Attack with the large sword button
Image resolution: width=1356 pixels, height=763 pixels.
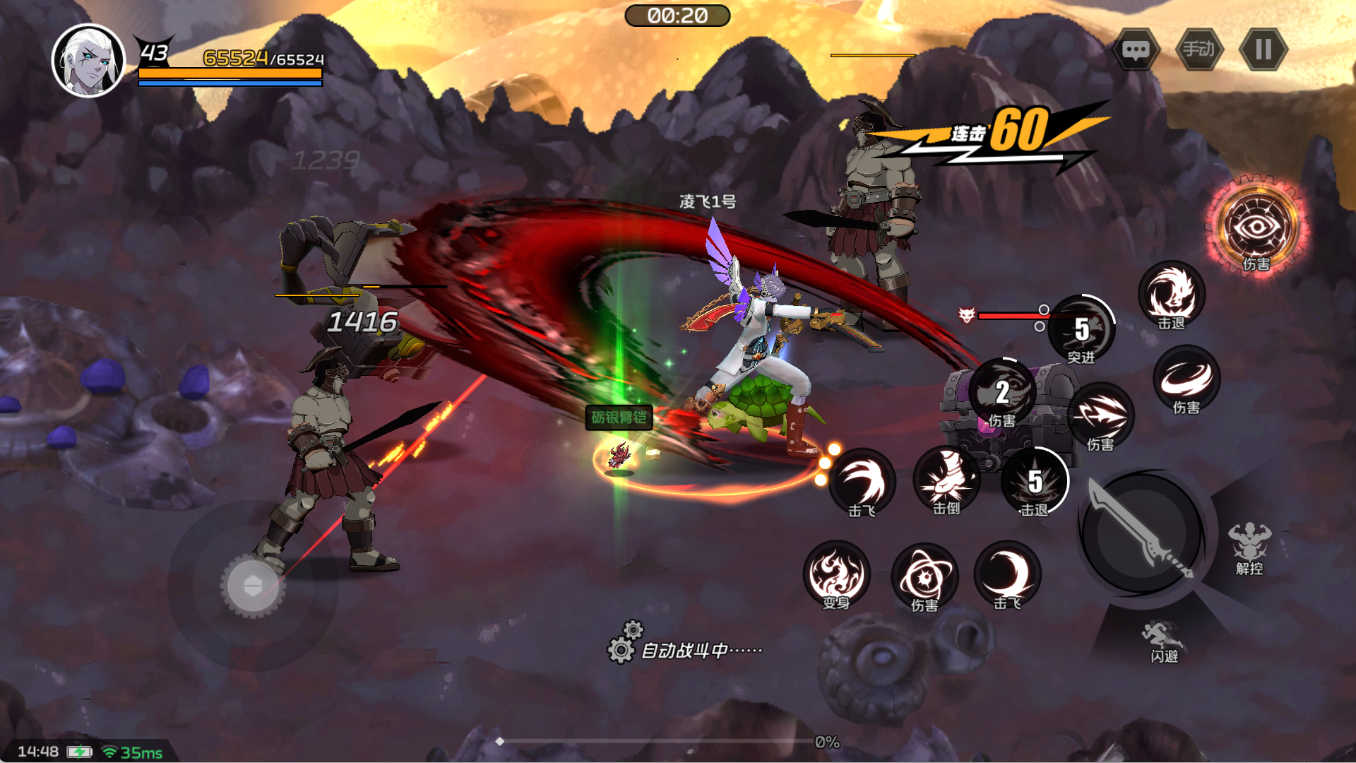tap(1141, 530)
